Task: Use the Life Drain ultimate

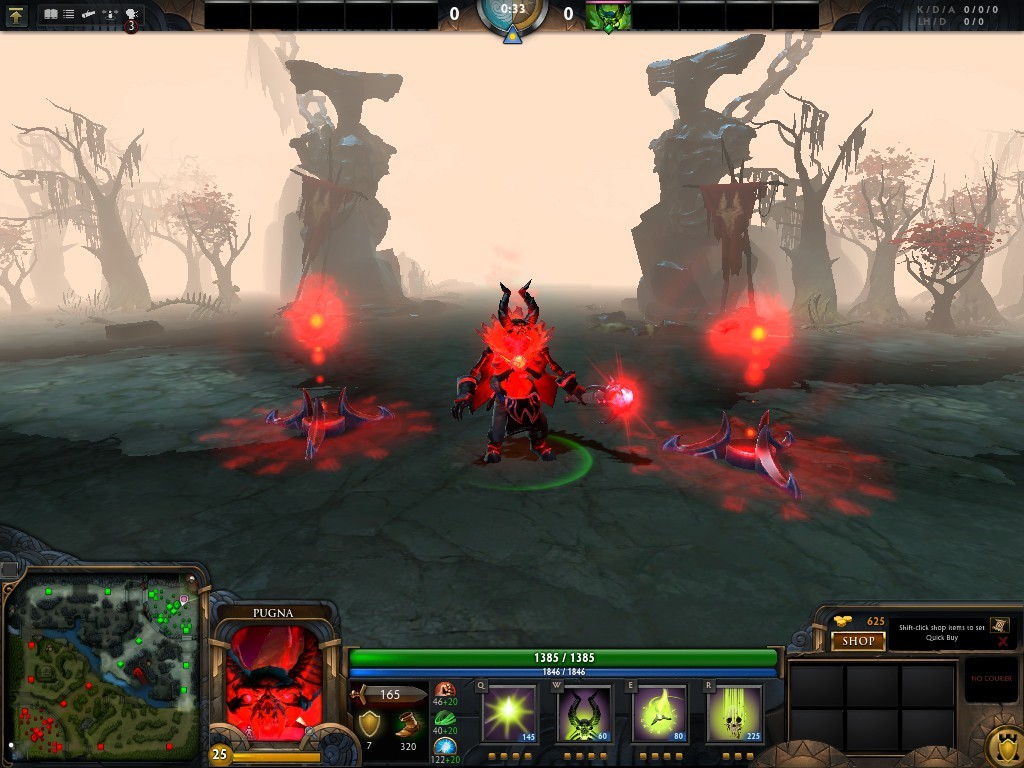Action: tap(734, 713)
